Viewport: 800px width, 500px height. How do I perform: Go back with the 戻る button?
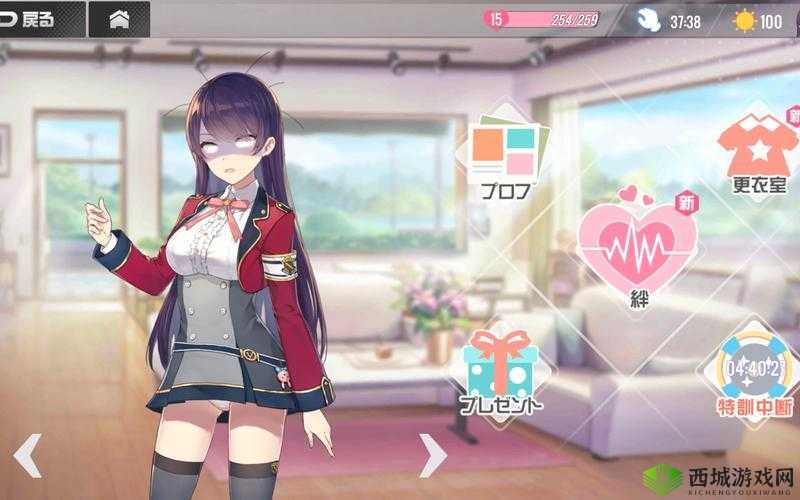click(x=32, y=19)
